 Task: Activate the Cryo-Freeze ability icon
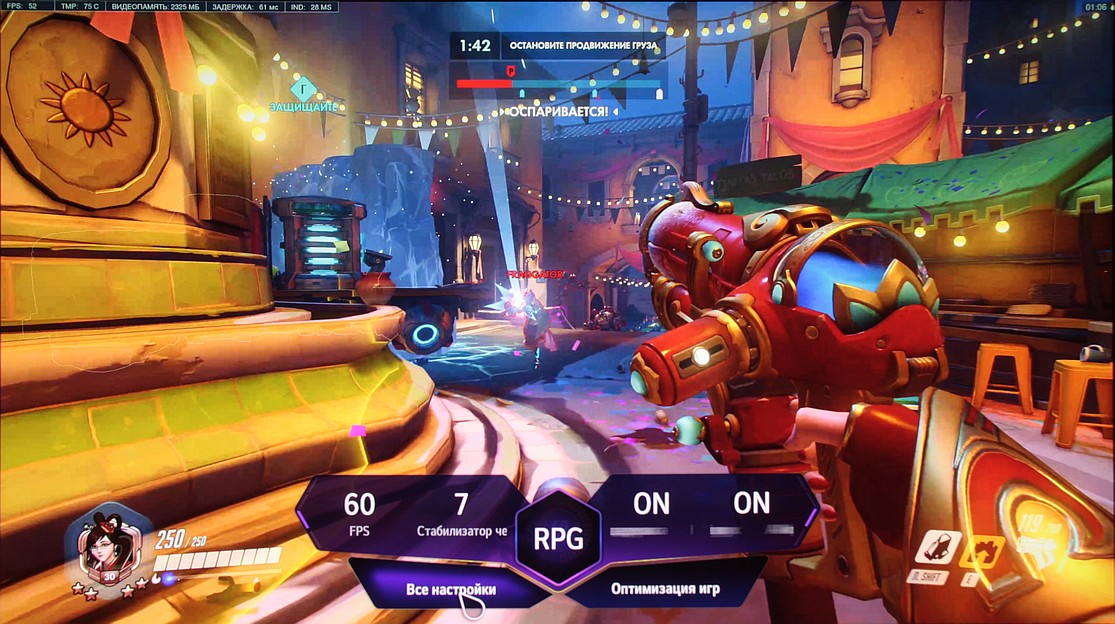pos(937,548)
